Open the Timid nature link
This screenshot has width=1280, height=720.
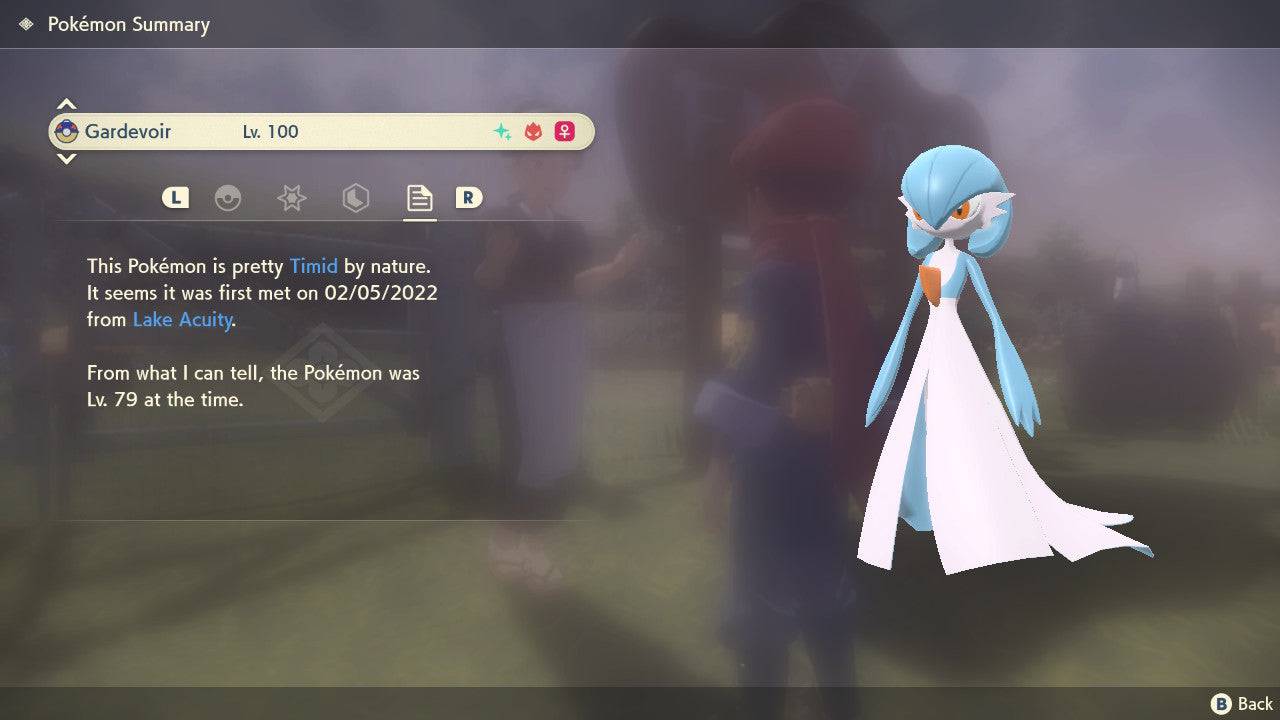tap(314, 266)
